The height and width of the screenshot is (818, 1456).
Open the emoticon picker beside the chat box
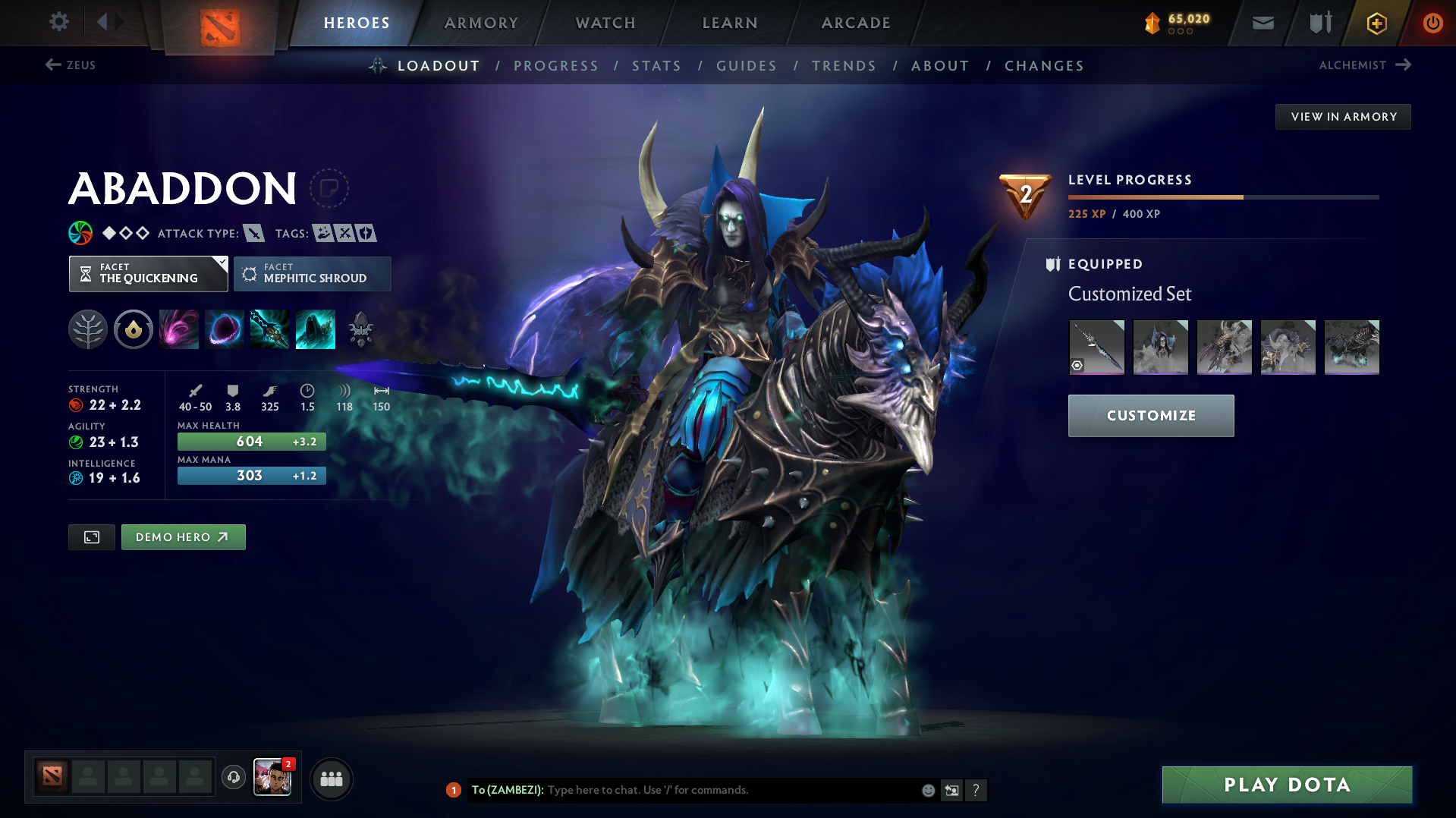pos(927,790)
